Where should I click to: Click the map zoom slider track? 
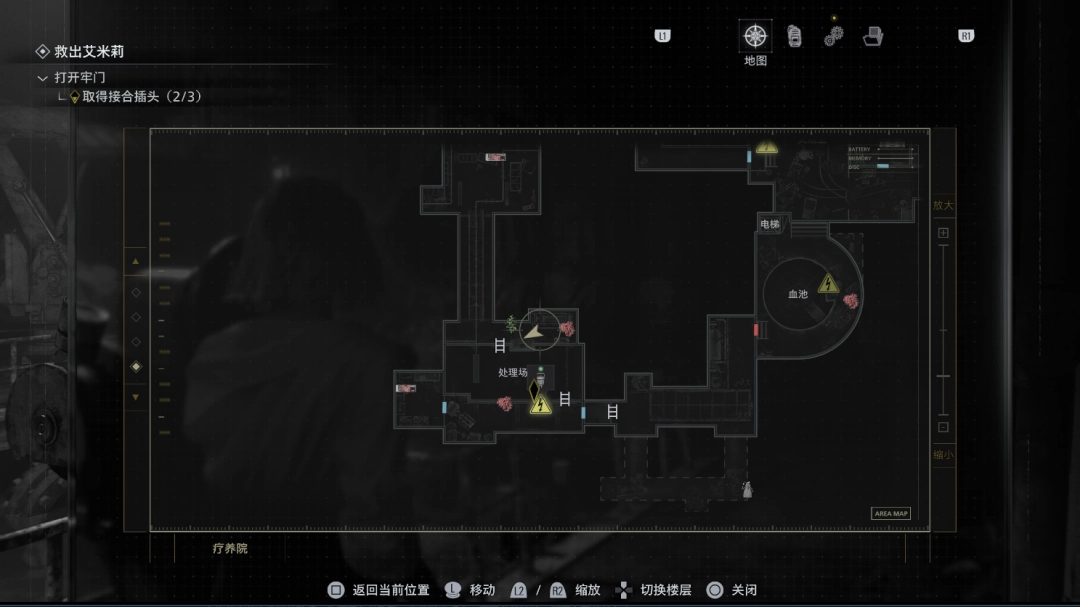pyautogui.click(x=943, y=330)
